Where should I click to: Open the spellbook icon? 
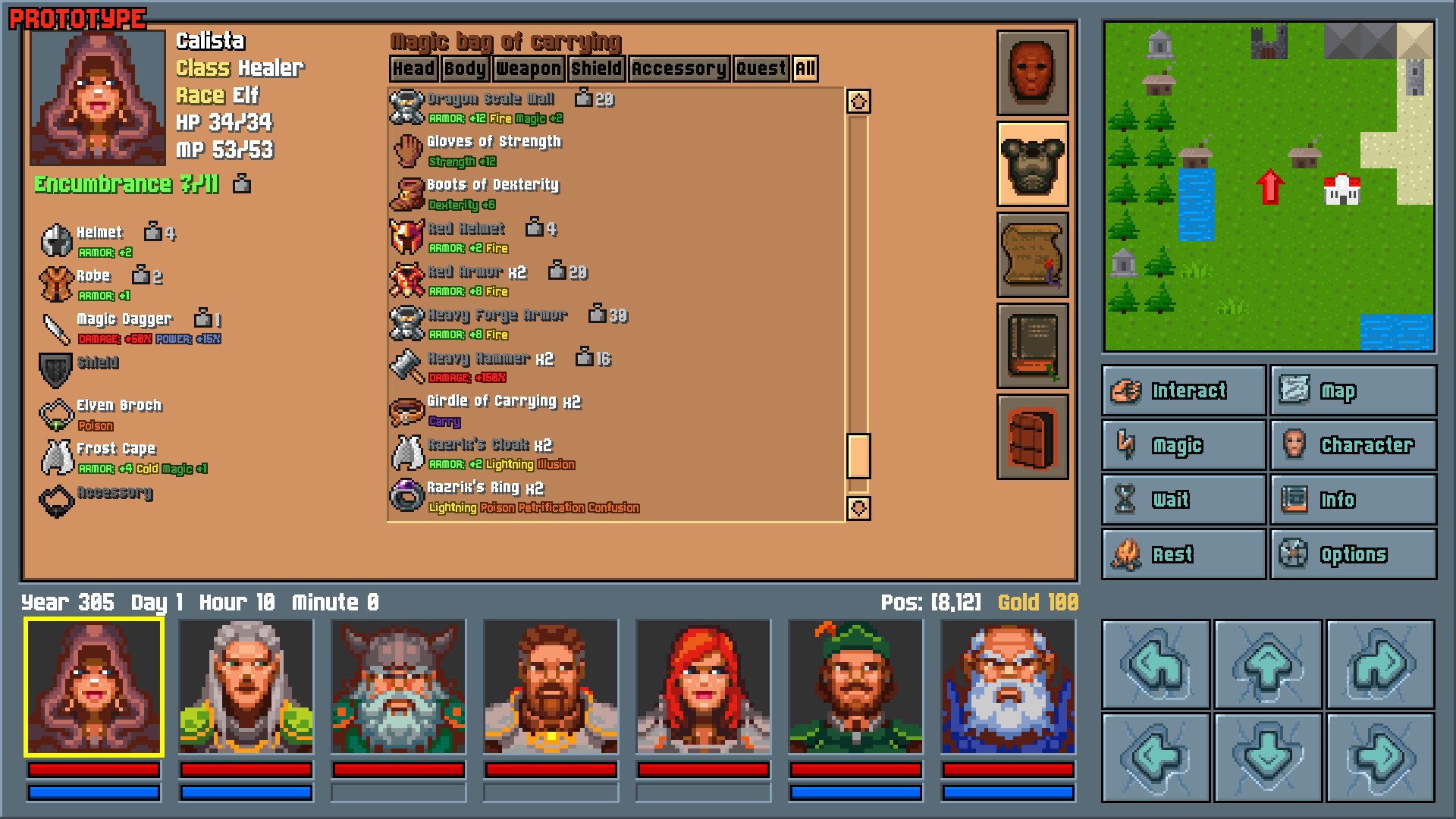(1033, 347)
